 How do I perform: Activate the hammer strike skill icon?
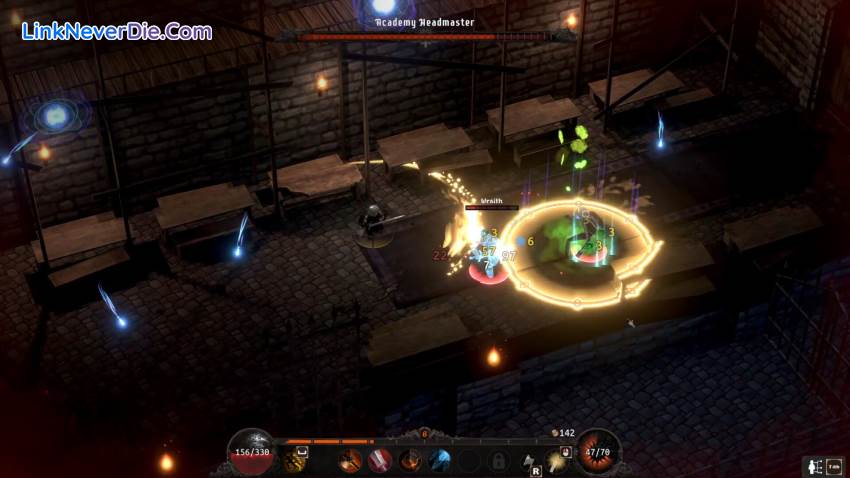[351, 461]
